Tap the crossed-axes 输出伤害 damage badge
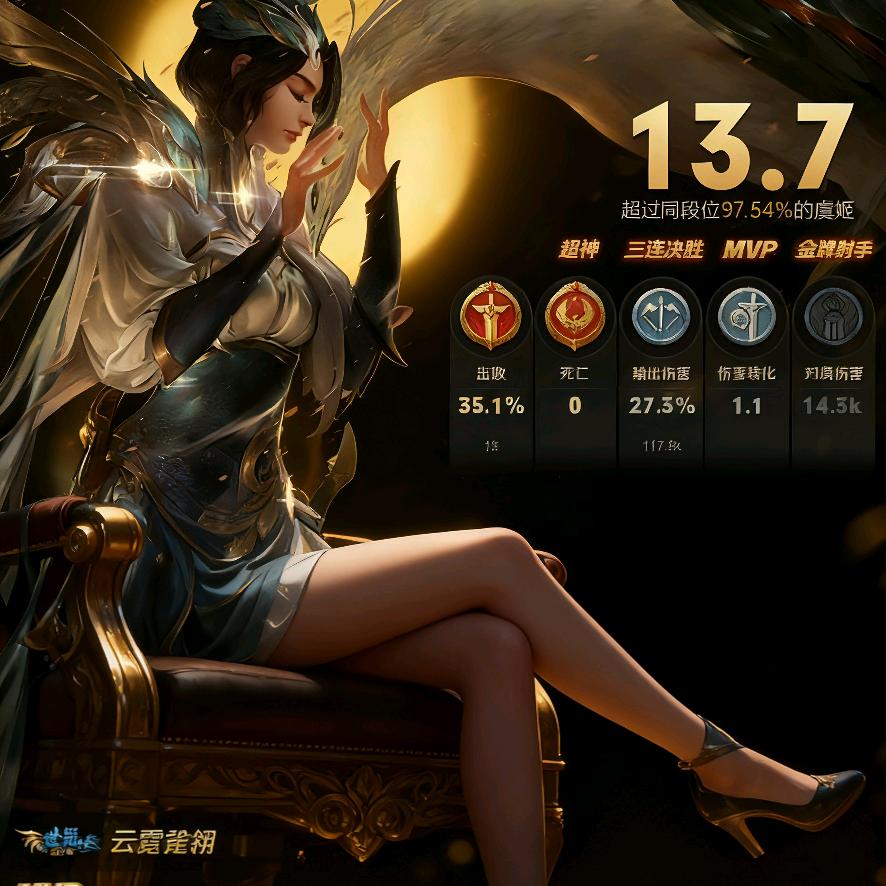Image resolution: width=886 pixels, height=886 pixels. coord(661,318)
